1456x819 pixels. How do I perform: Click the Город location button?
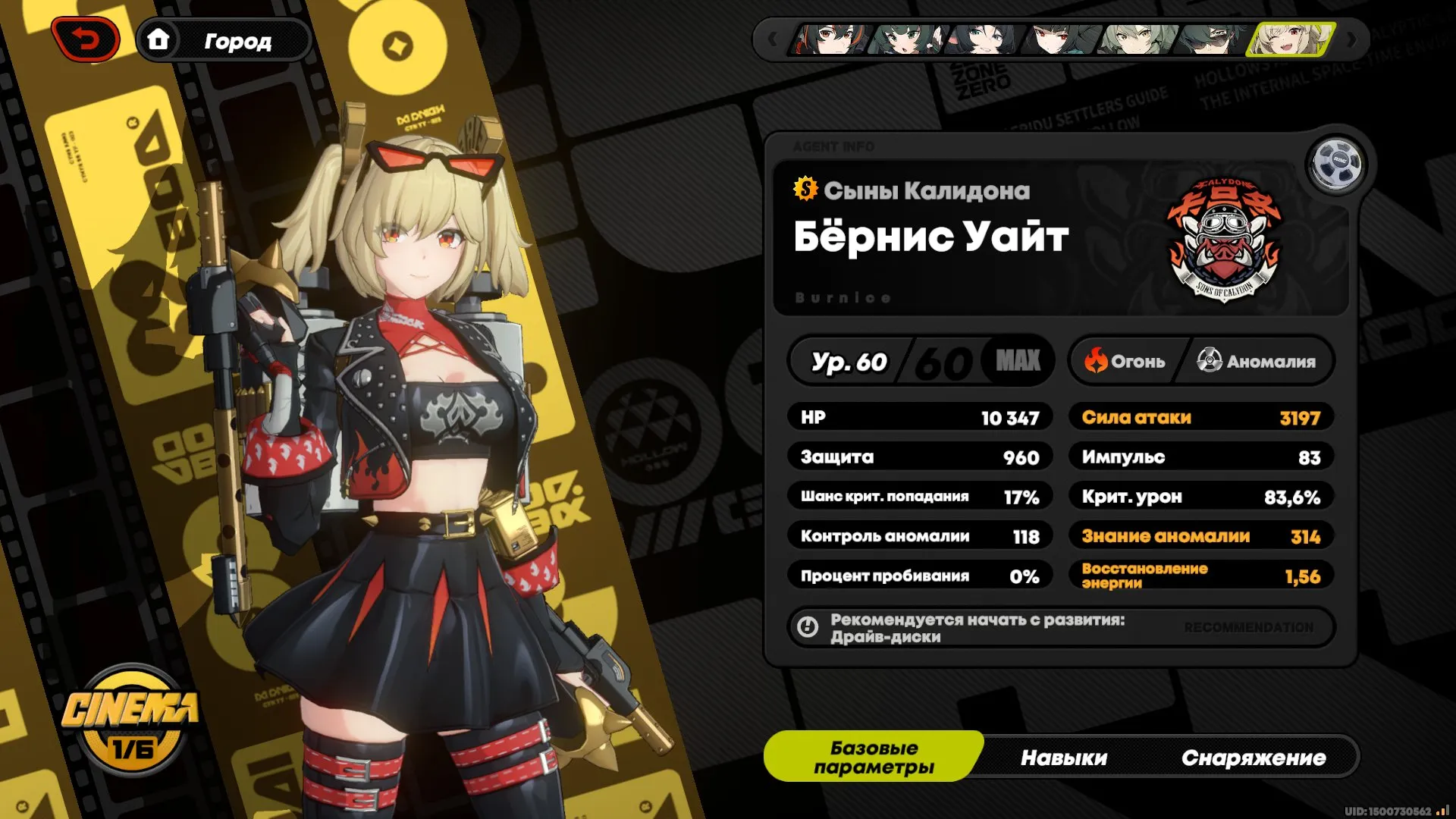(239, 42)
